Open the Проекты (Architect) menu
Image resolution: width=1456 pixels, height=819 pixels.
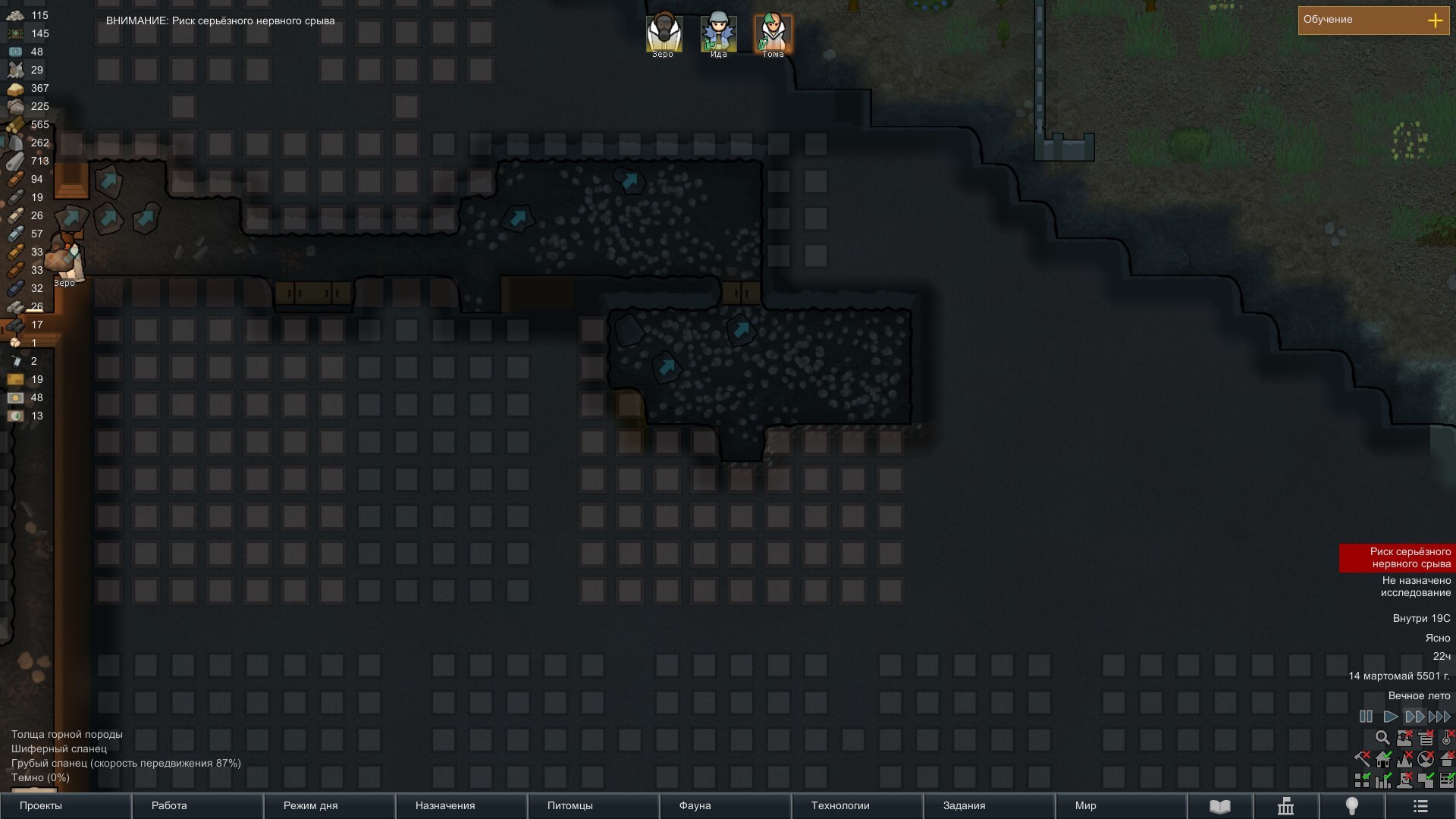point(66,806)
